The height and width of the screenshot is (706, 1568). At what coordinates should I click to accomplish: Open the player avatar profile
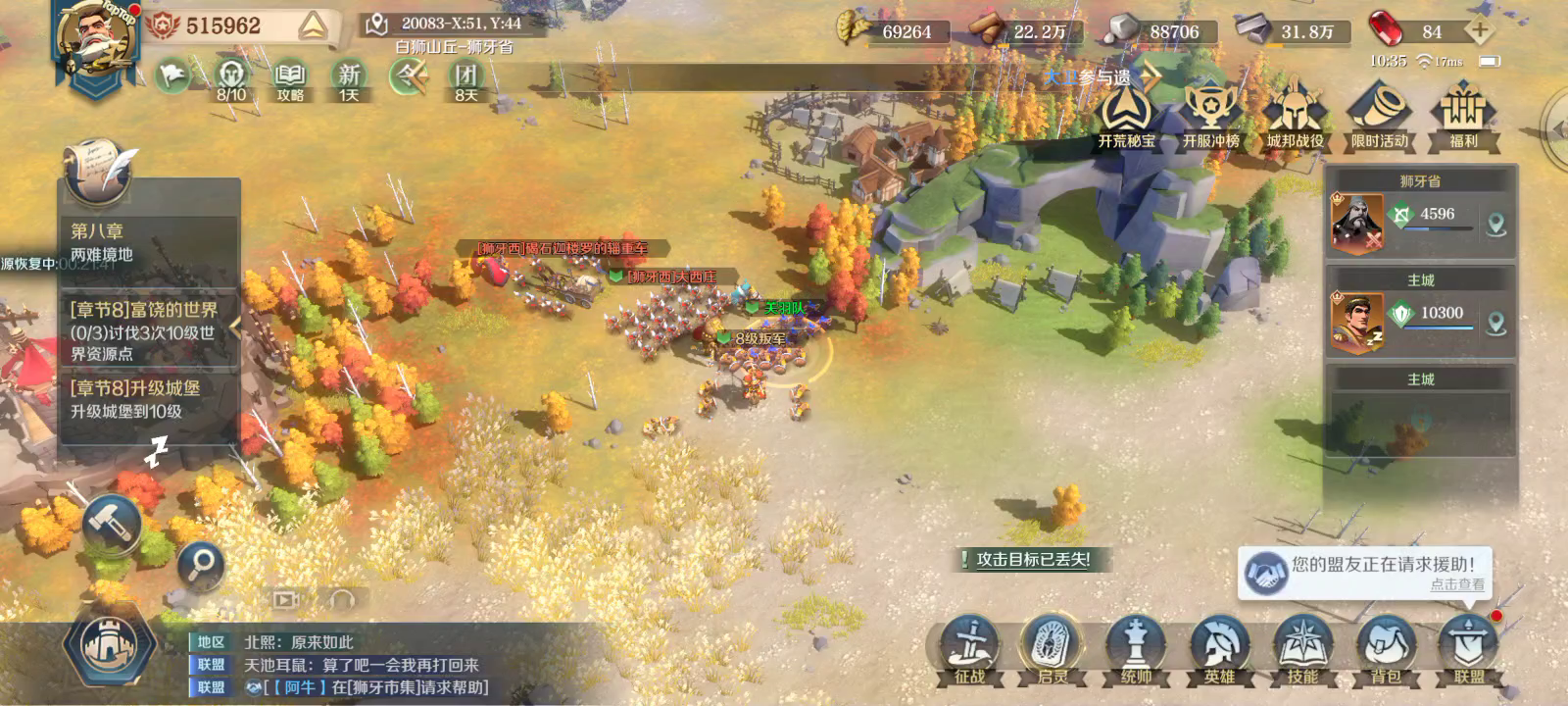tap(95, 41)
